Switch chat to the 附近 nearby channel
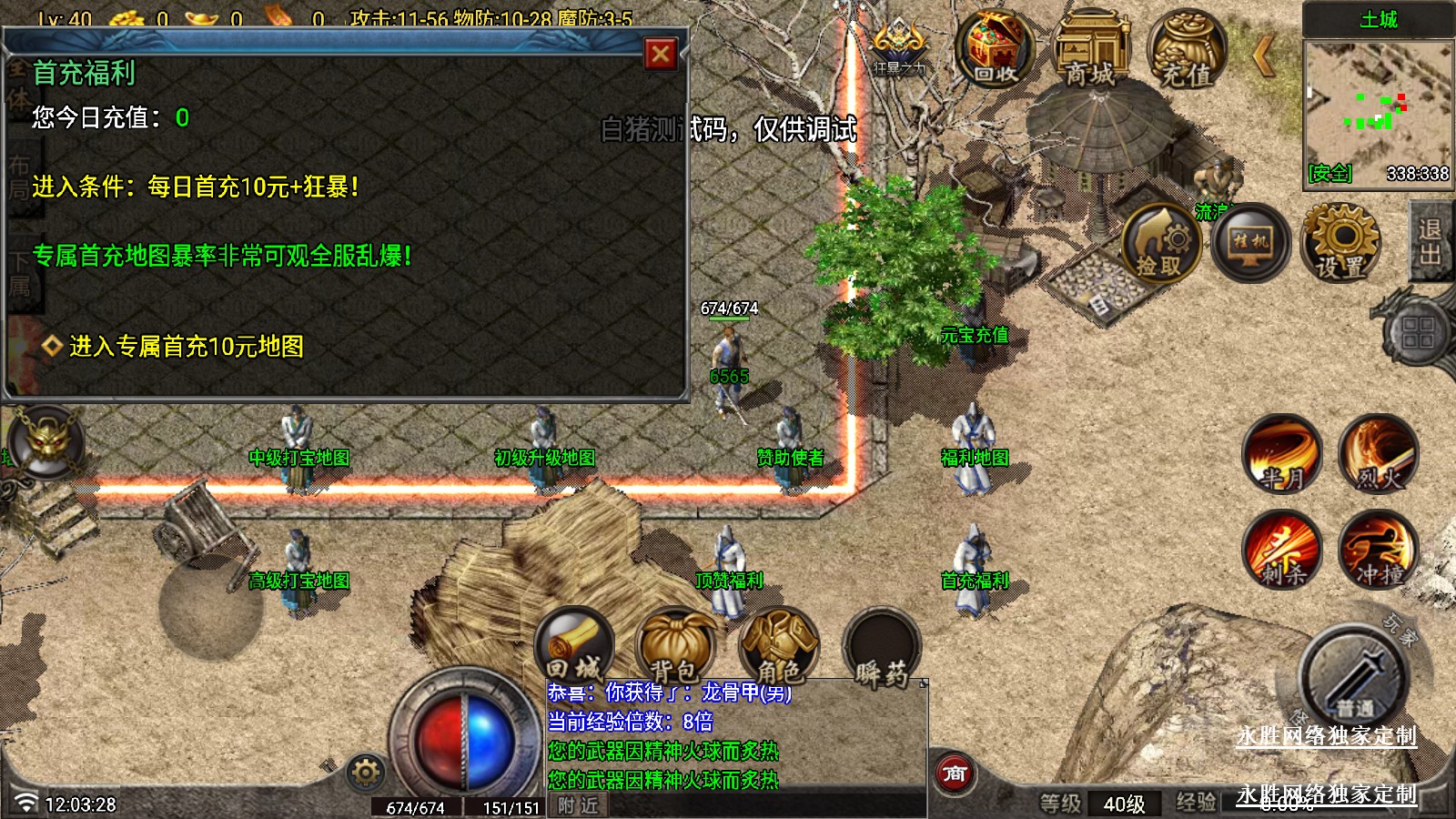 coord(579,805)
